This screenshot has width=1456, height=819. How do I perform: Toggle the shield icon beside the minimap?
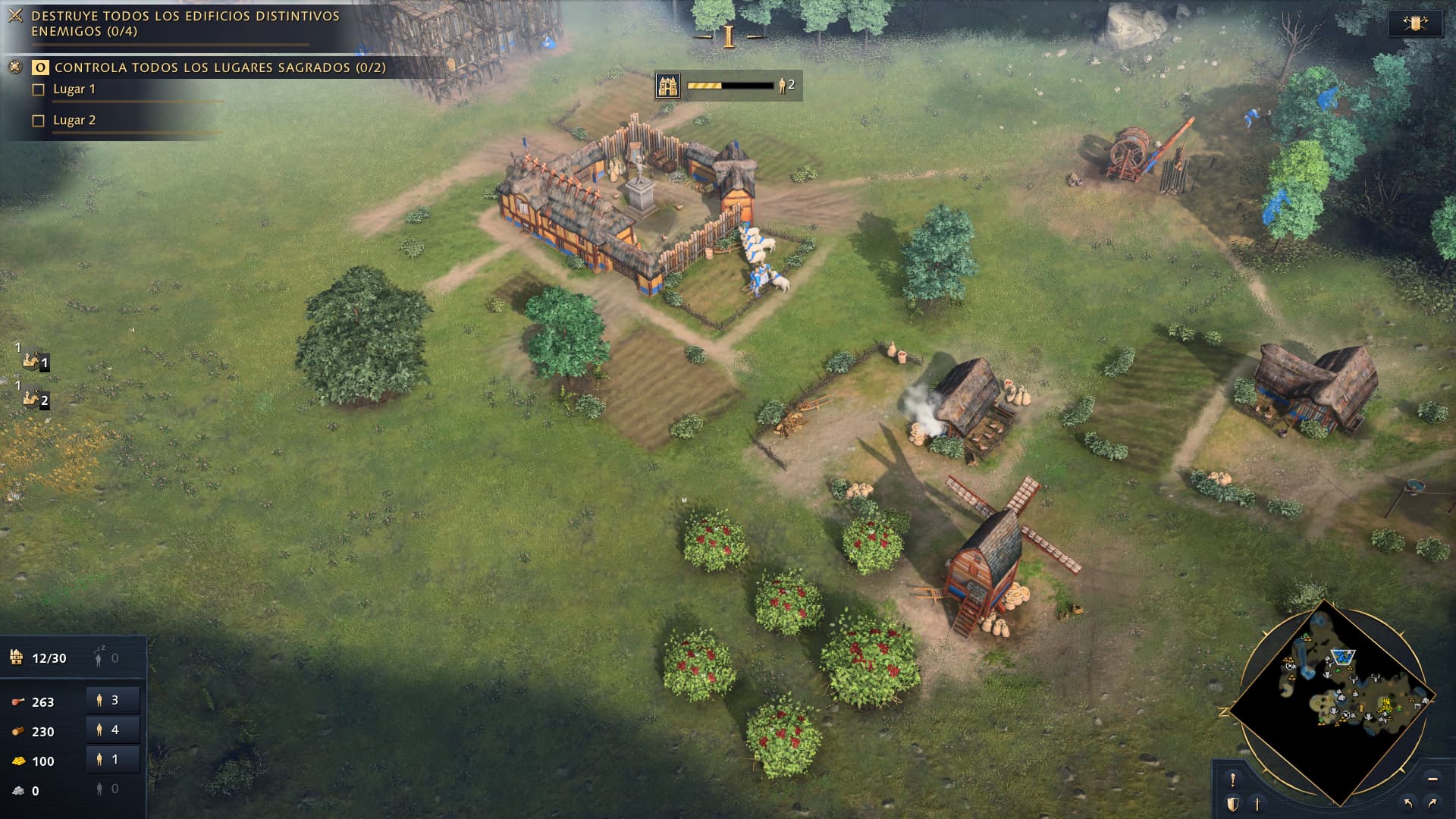point(1233,804)
